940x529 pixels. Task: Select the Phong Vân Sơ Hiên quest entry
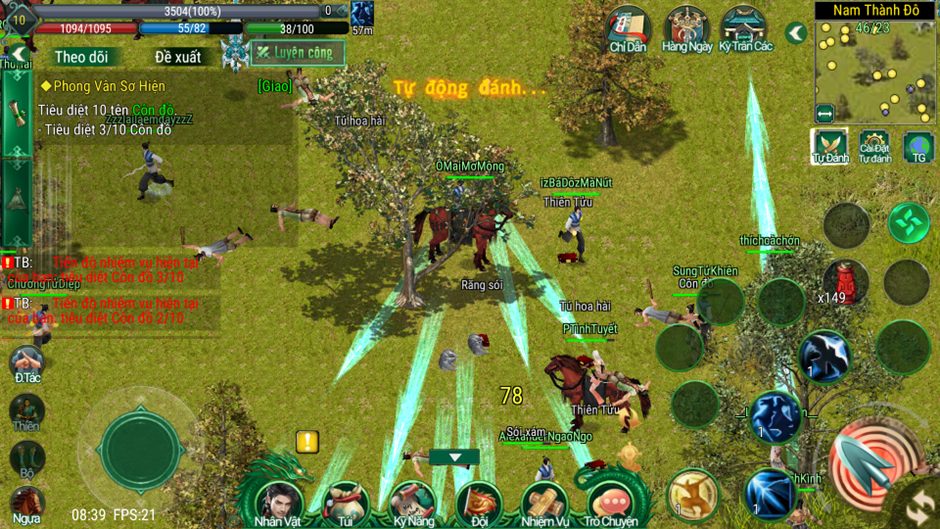point(100,86)
